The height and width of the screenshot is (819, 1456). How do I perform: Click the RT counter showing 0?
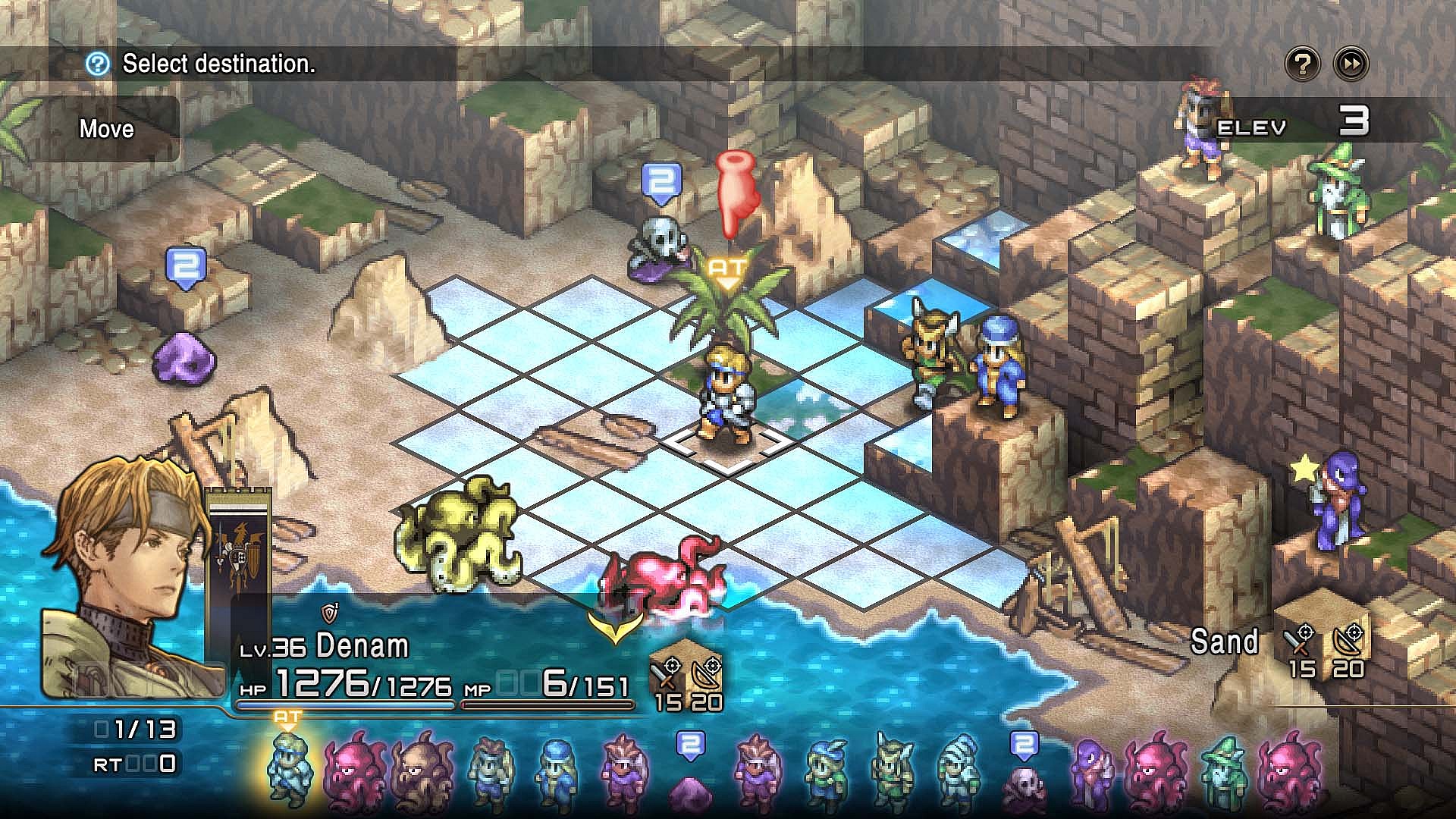click(x=133, y=765)
